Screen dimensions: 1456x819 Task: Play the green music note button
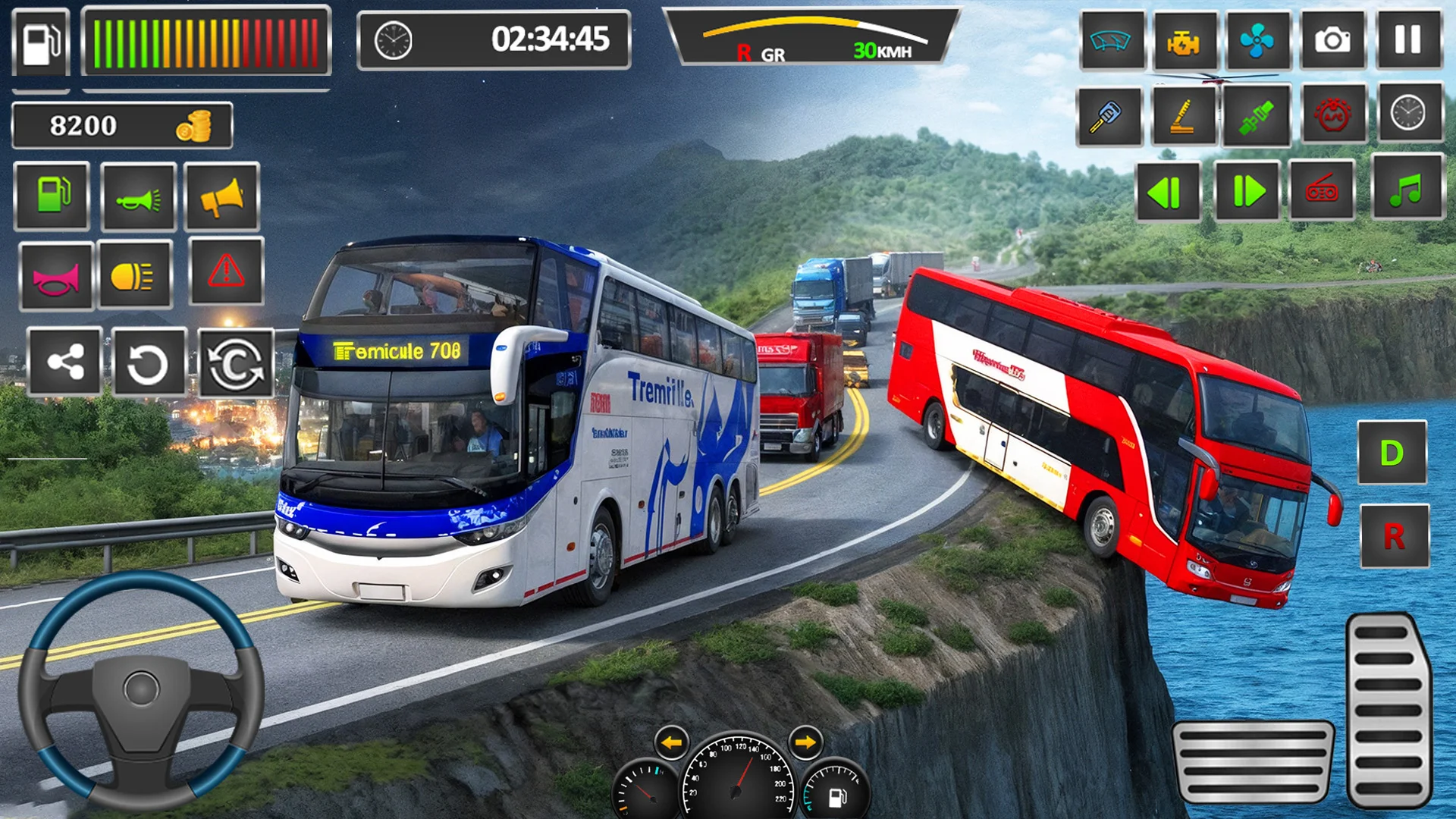click(1407, 188)
